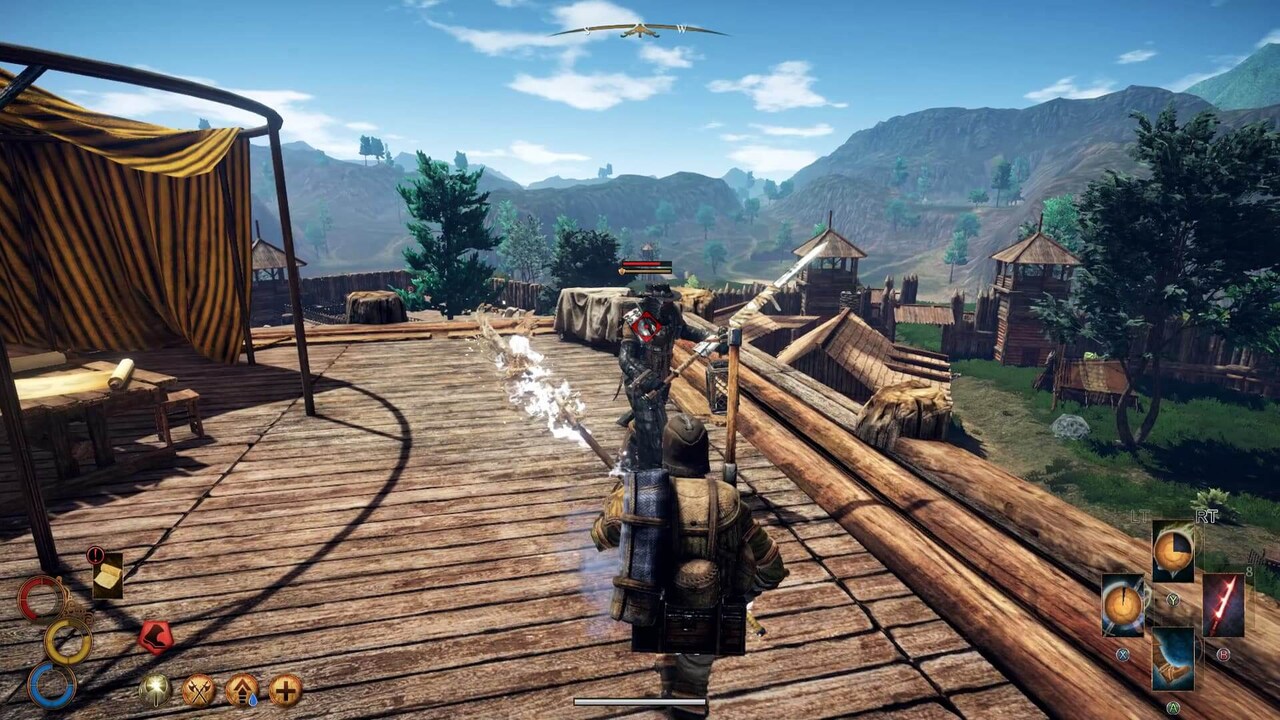Open the upgrade arrow with water droplet icon
1280x720 pixels.
(x=241, y=689)
